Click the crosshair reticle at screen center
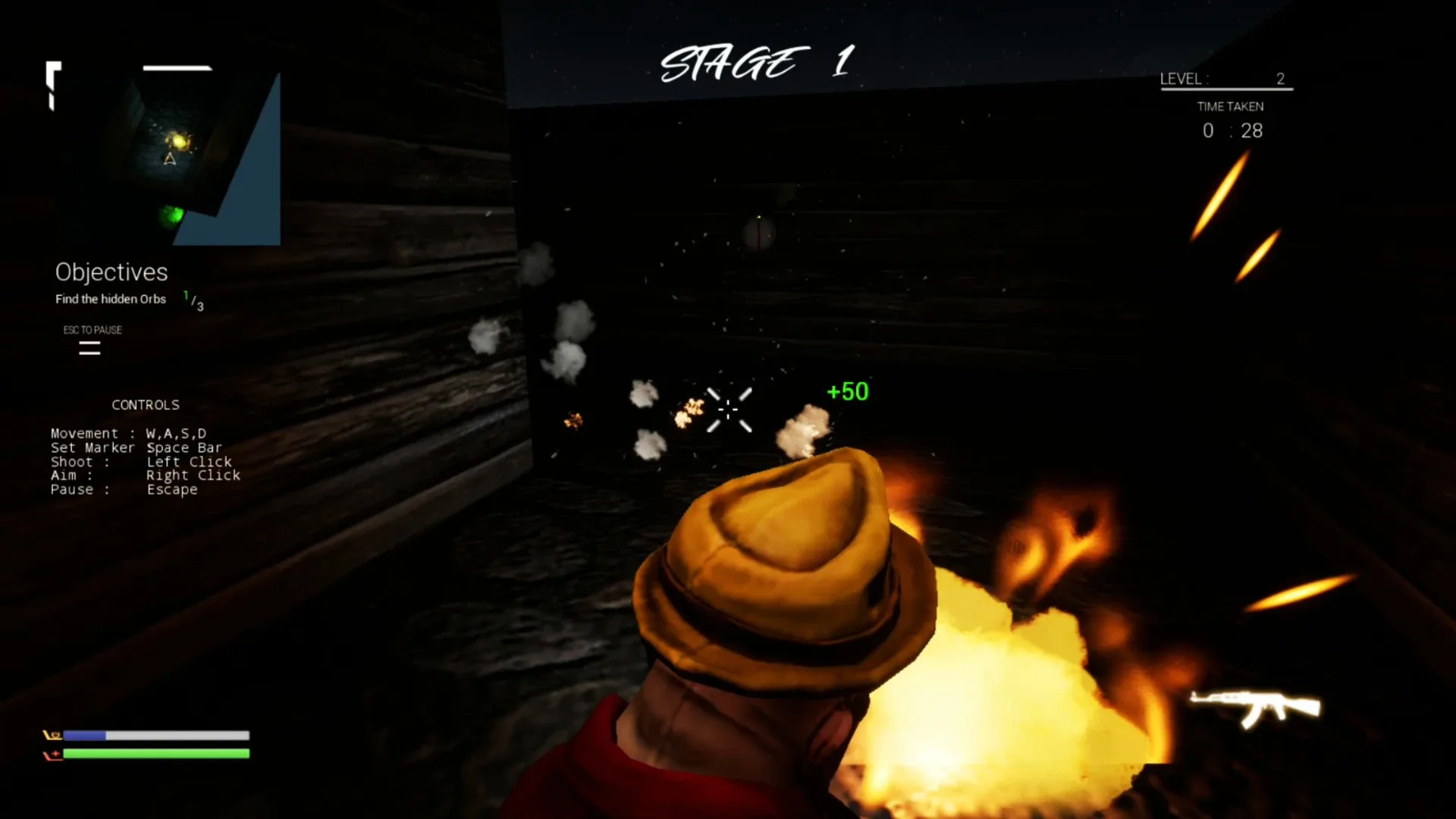 (728, 409)
